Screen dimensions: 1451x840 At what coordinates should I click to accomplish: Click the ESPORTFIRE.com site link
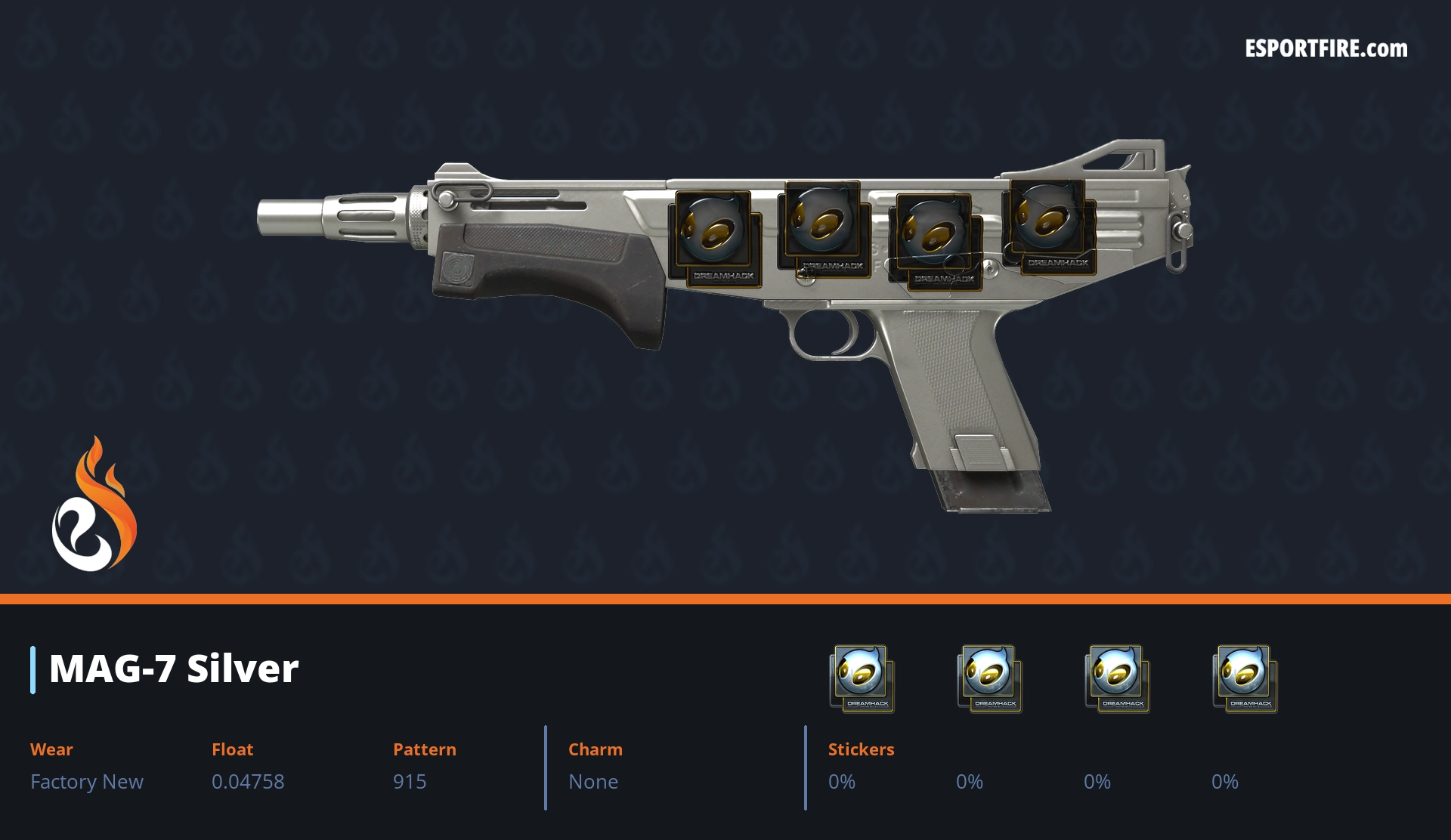[1326, 49]
